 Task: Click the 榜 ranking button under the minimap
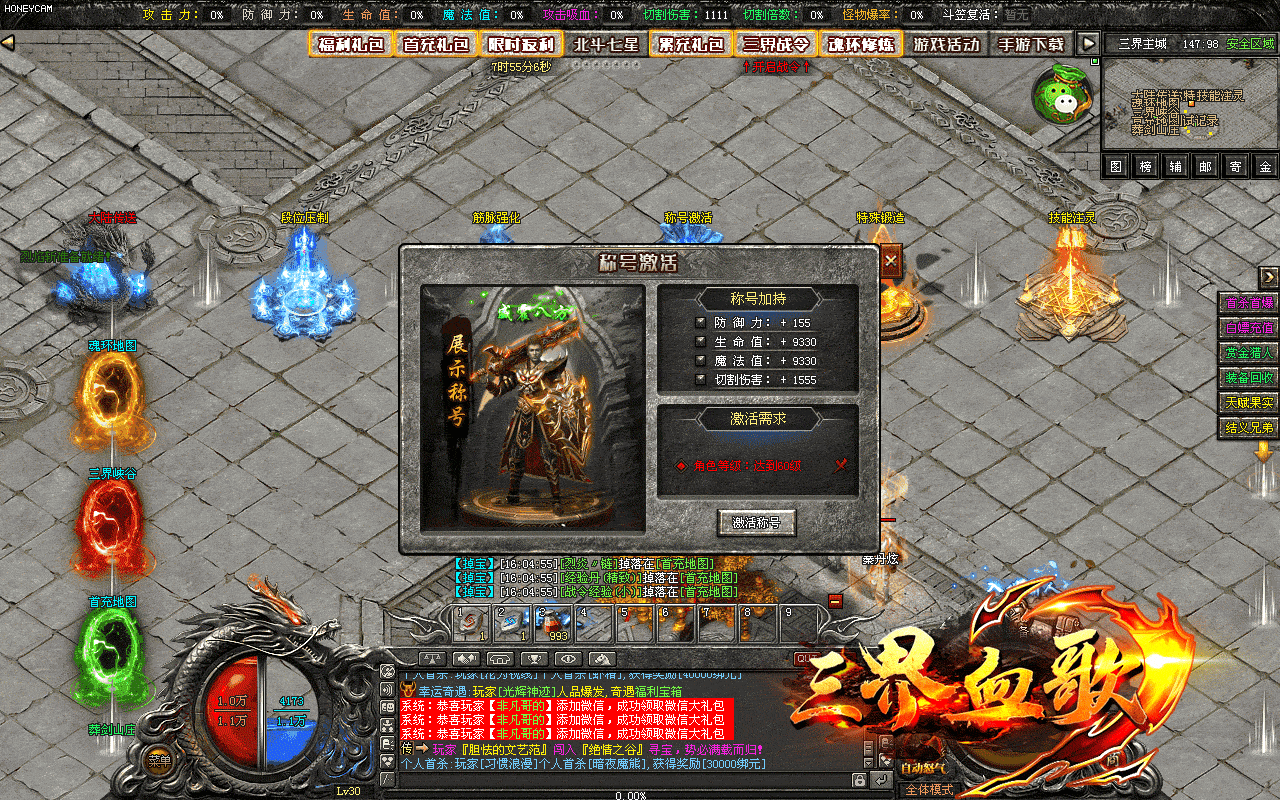coord(1146,167)
